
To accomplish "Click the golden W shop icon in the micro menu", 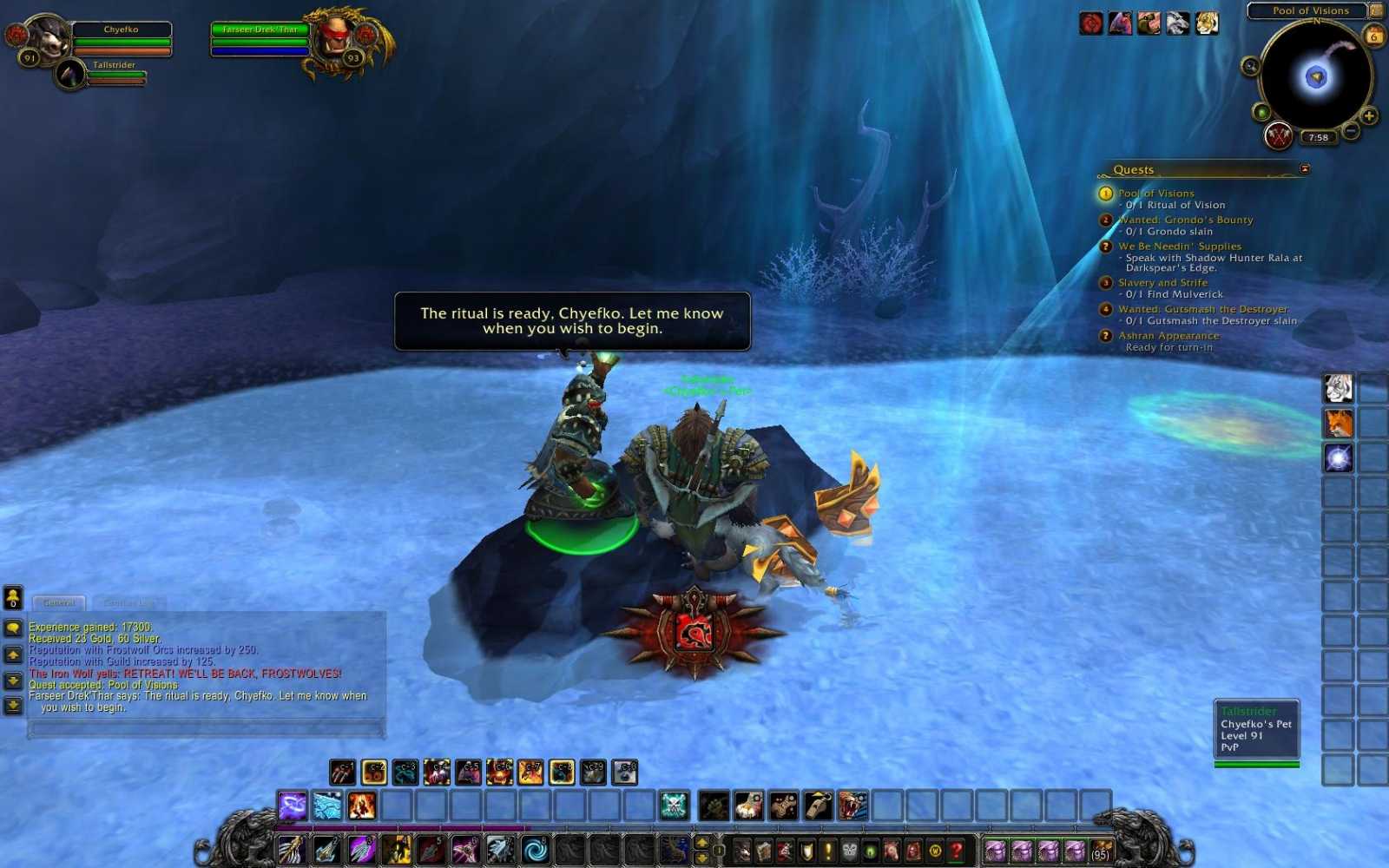I will (935, 851).
